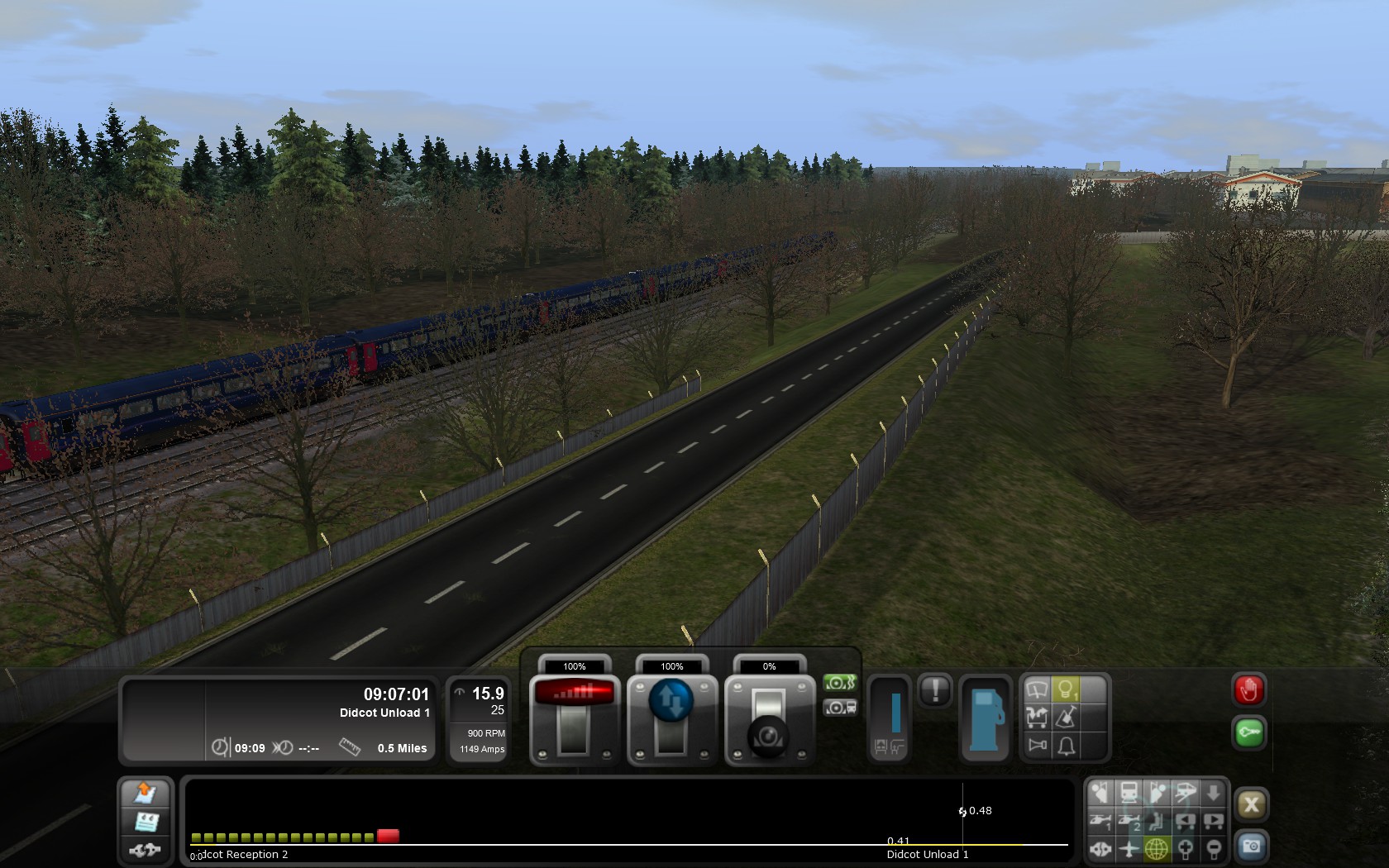Ring the bell icon
This screenshot has width=1389, height=868.
[1067, 746]
